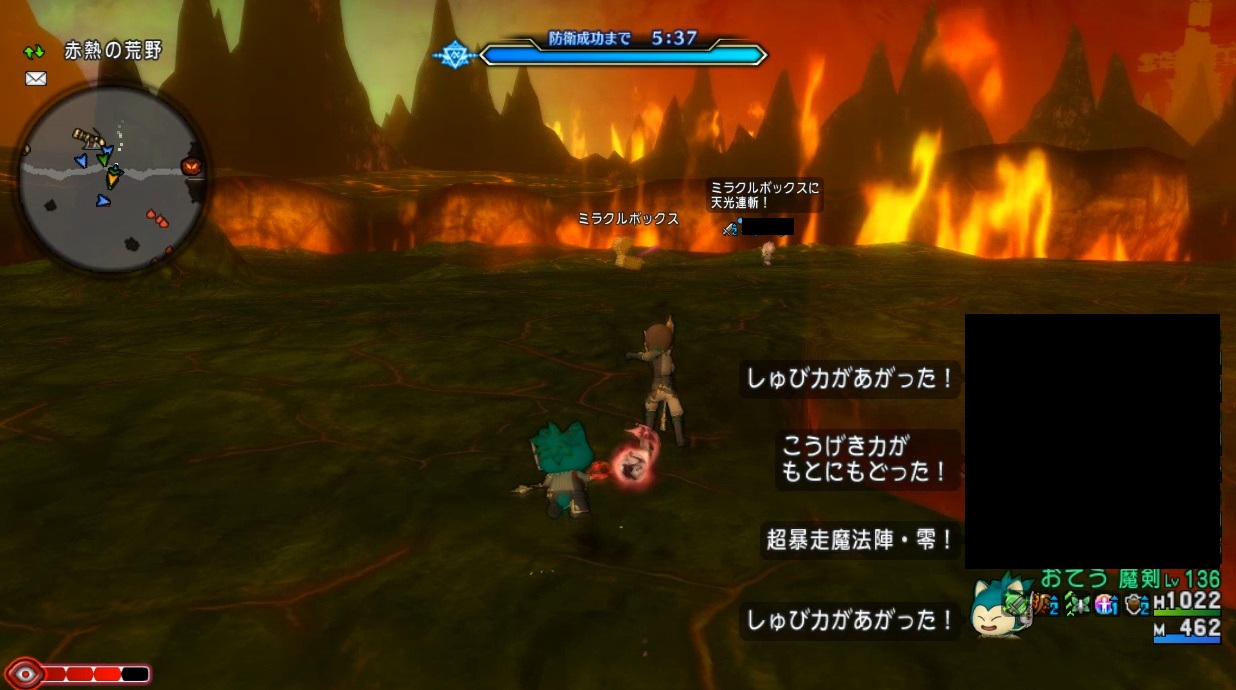The height and width of the screenshot is (690, 1236).
Task: Inspect the green winged buff icon
Action: tap(1077, 605)
